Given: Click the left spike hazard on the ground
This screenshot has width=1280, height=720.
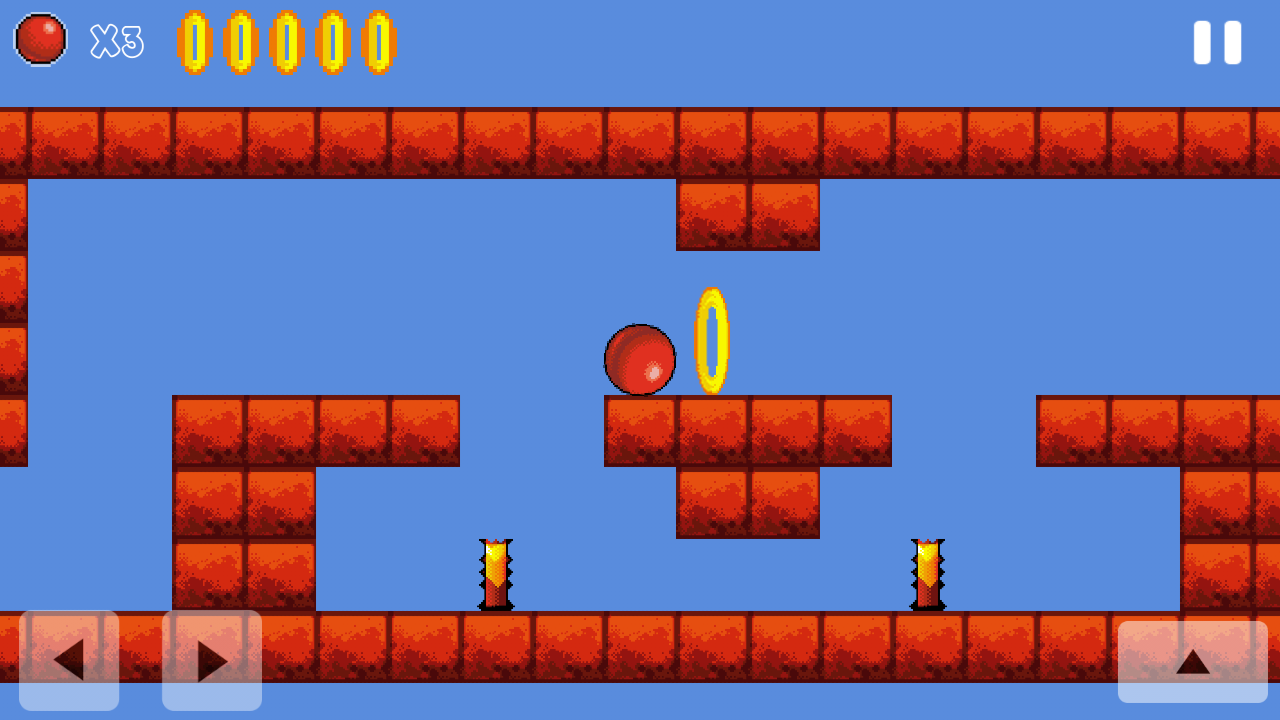Looking at the screenshot, I should click(498, 575).
